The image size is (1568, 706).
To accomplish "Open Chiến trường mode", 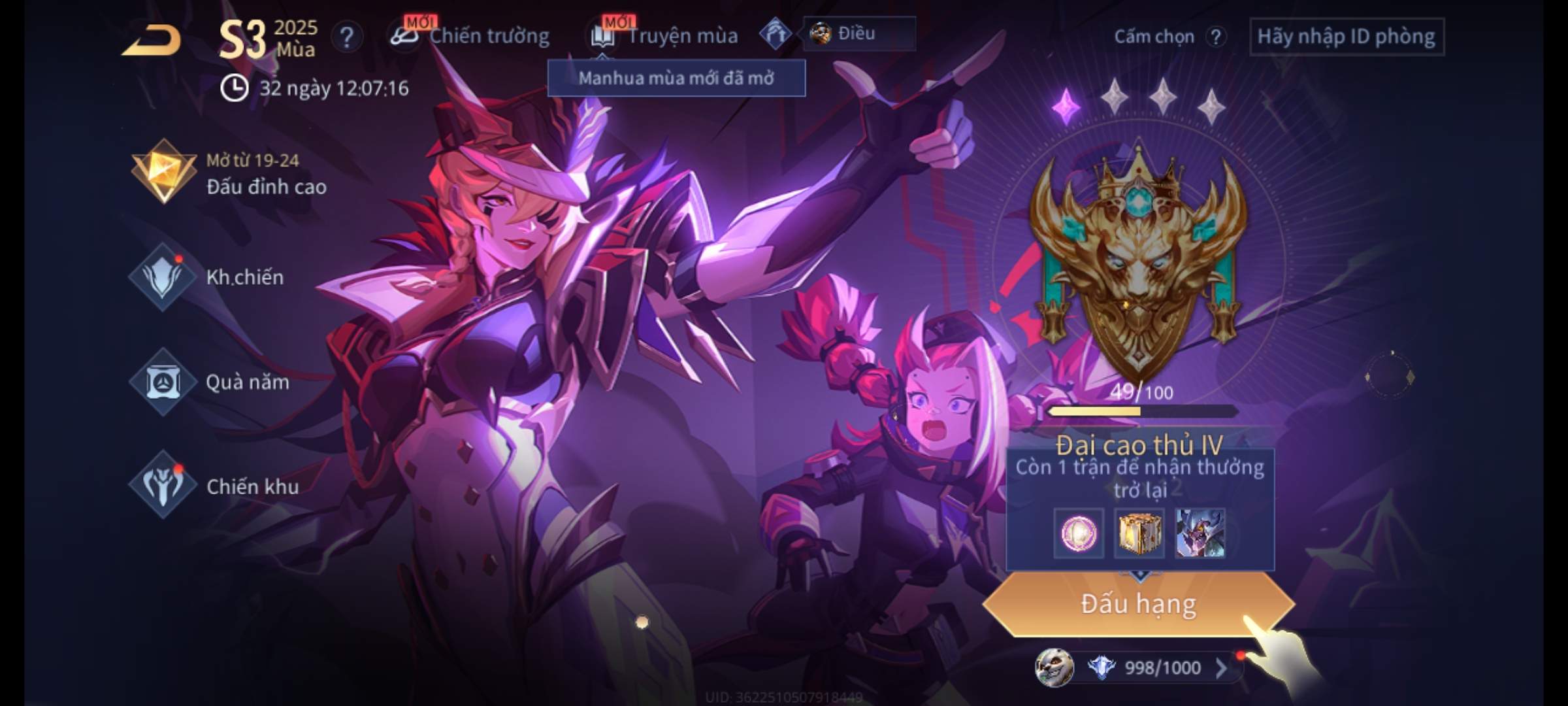I will (x=472, y=36).
